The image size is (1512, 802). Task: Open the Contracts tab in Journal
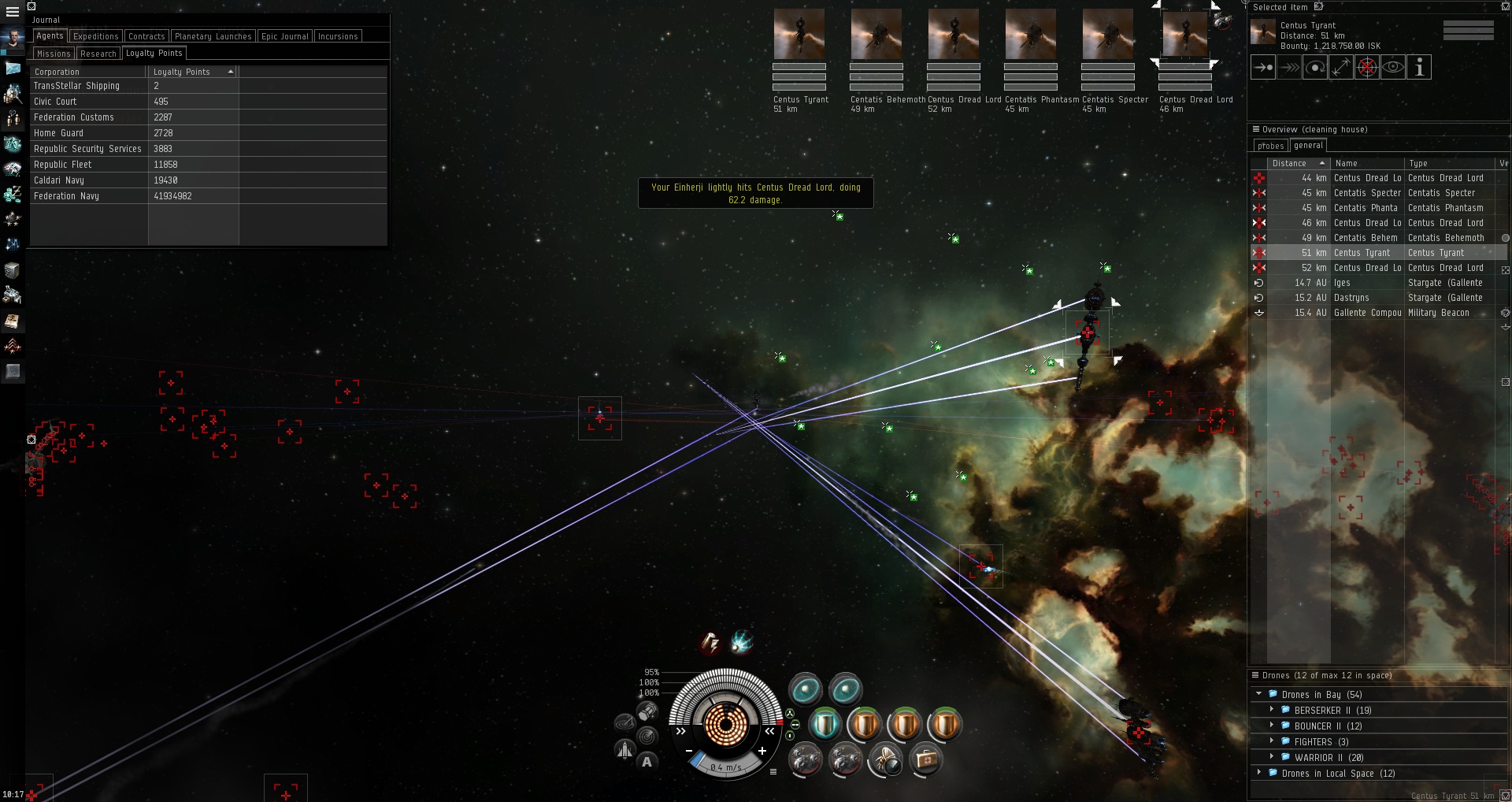[x=146, y=36]
